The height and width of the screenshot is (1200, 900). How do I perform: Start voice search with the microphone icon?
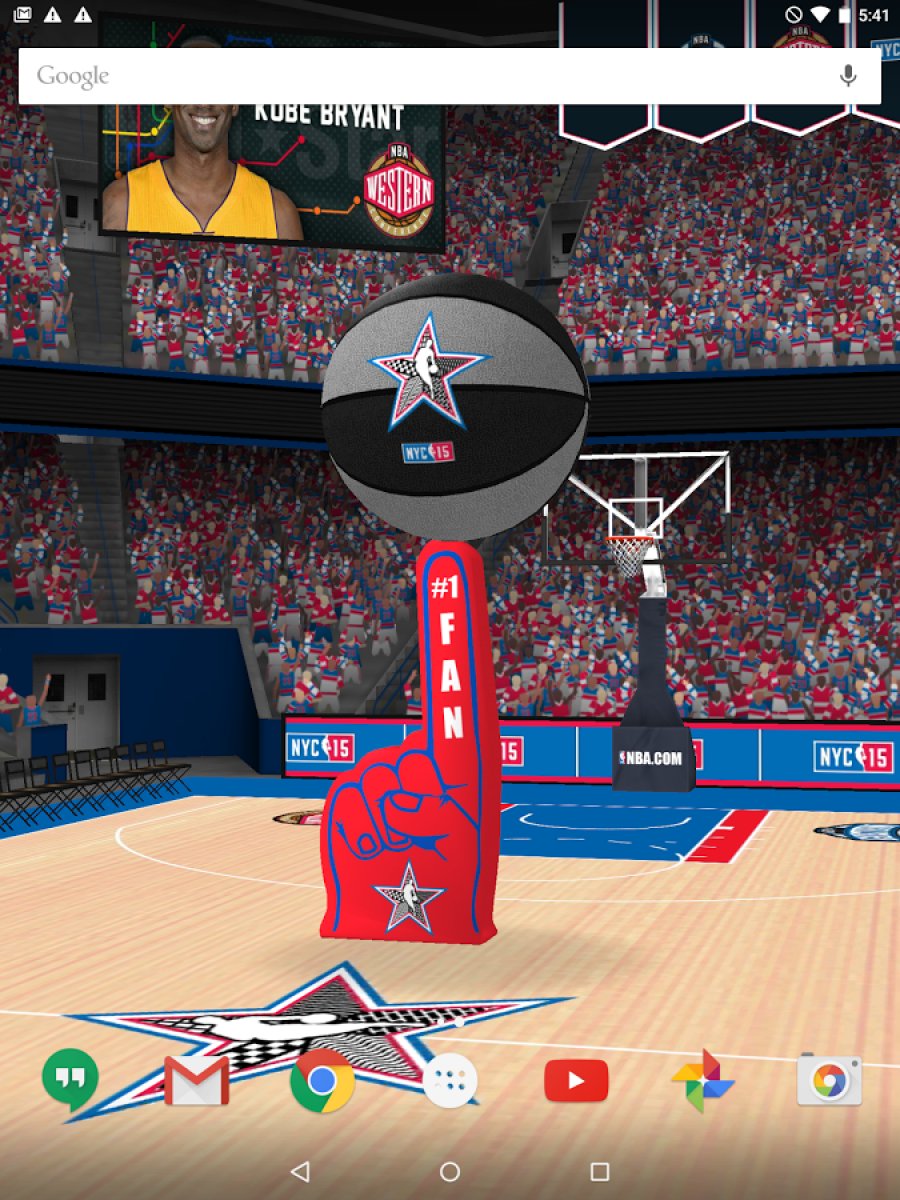[x=848, y=76]
